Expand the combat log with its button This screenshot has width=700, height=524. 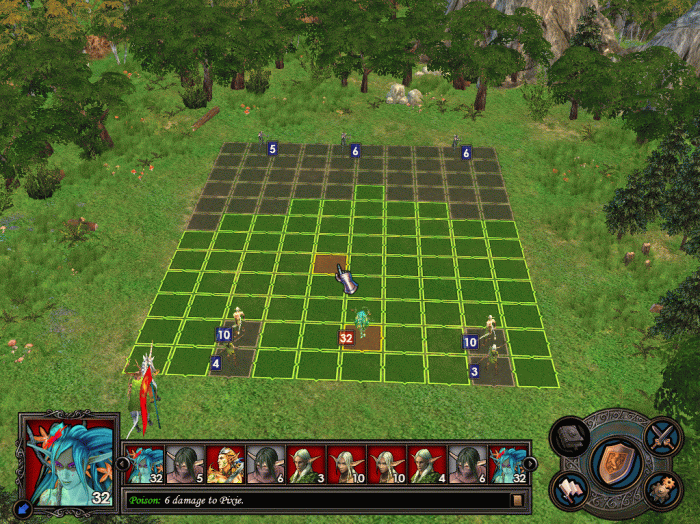(x=517, y=499)
